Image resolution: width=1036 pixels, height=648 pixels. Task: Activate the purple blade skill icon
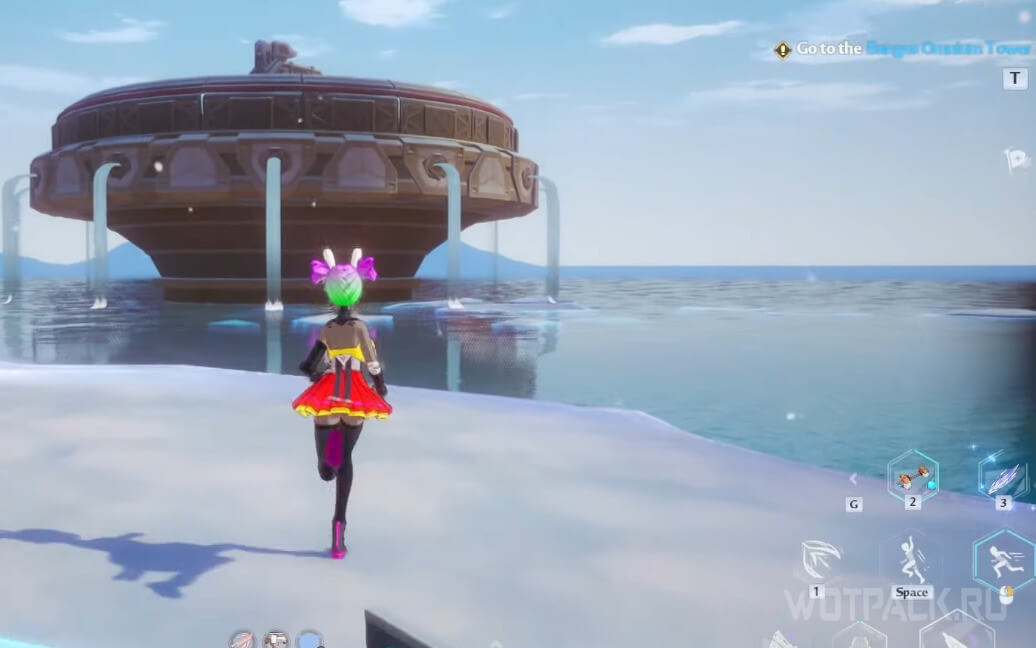tap(1003, 476)
